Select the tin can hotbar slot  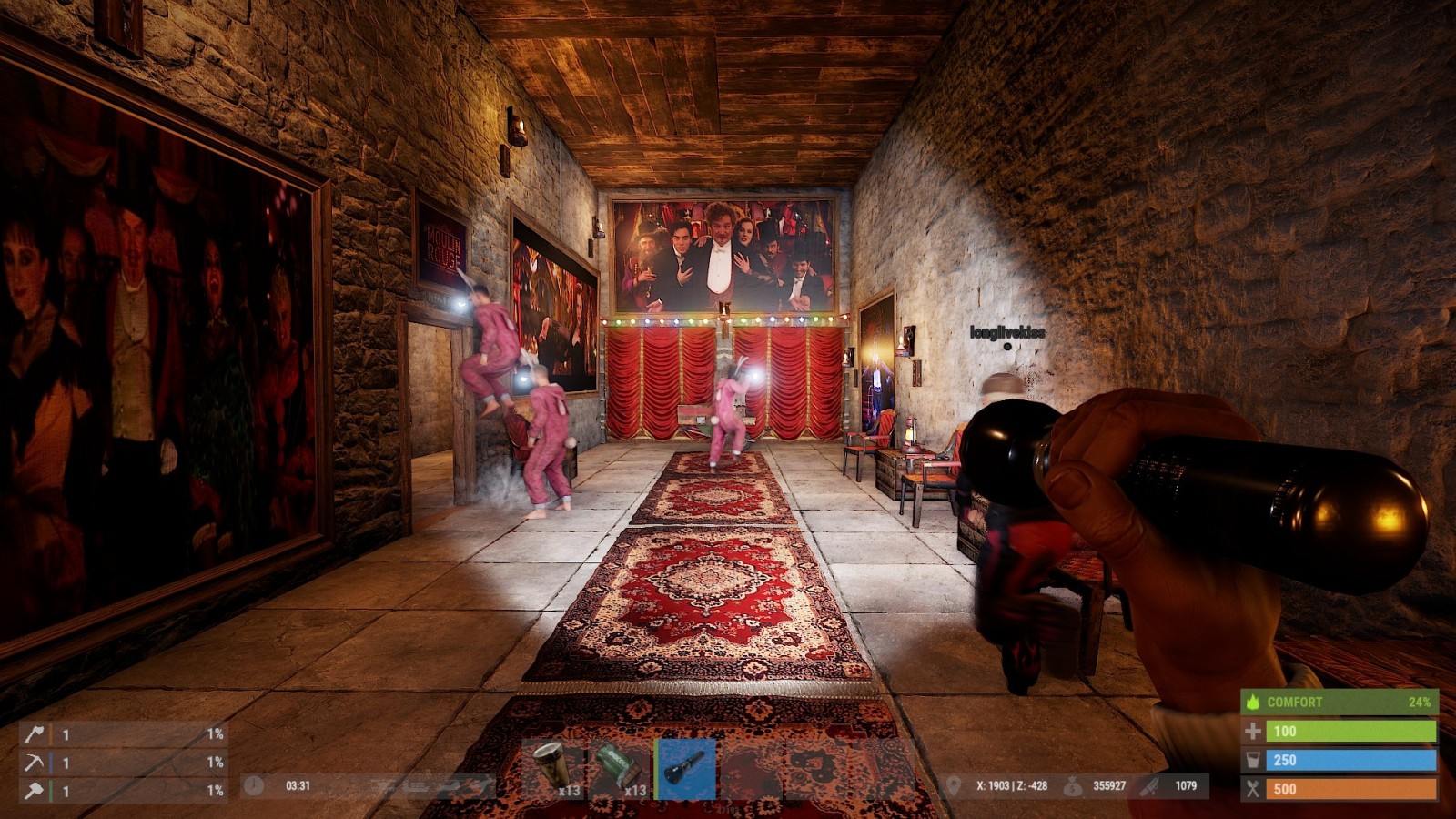click(553, 767)
